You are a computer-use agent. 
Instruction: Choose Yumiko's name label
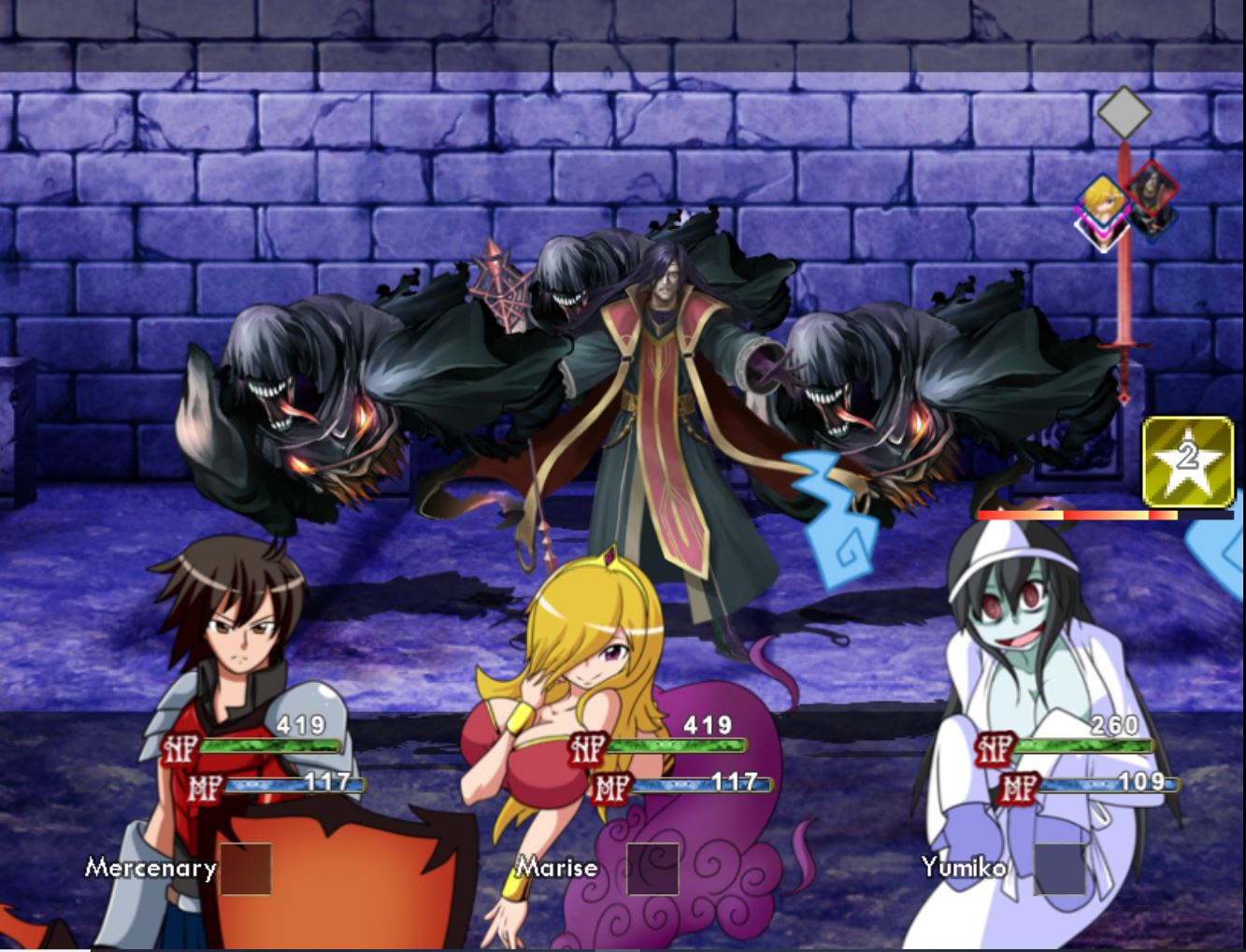(x=964, y=868)
